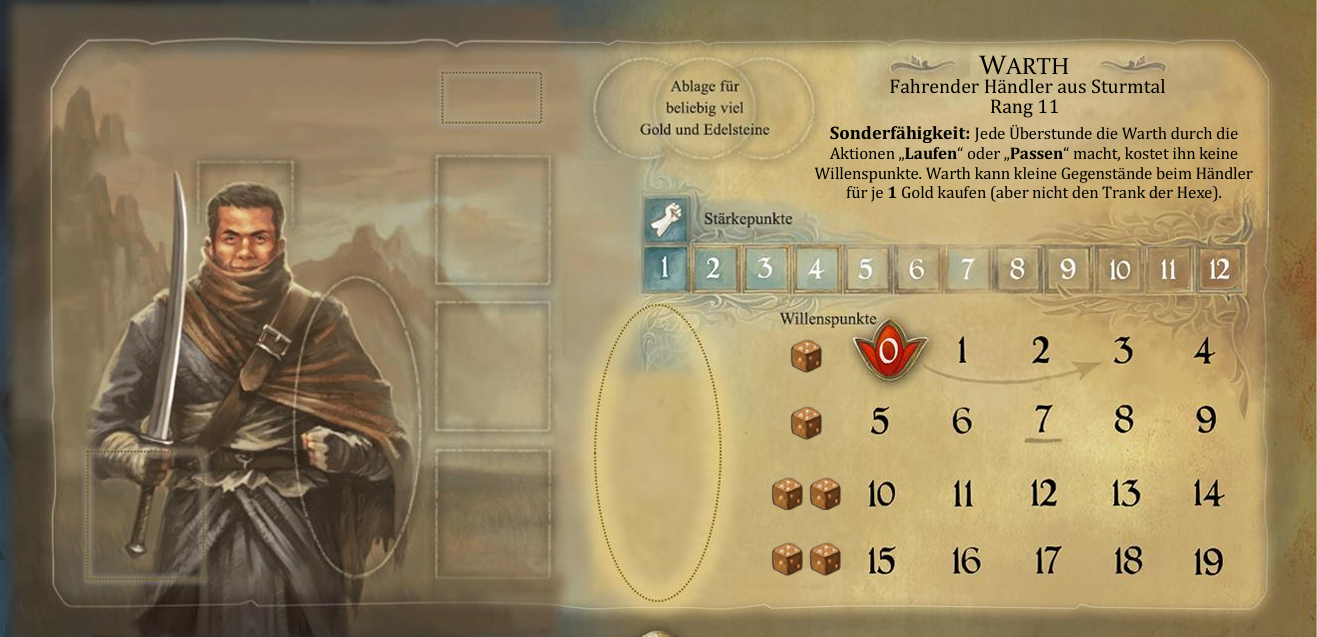Pick willpower value 15
The image size is (1317, 637).
[x=881, y=561]
